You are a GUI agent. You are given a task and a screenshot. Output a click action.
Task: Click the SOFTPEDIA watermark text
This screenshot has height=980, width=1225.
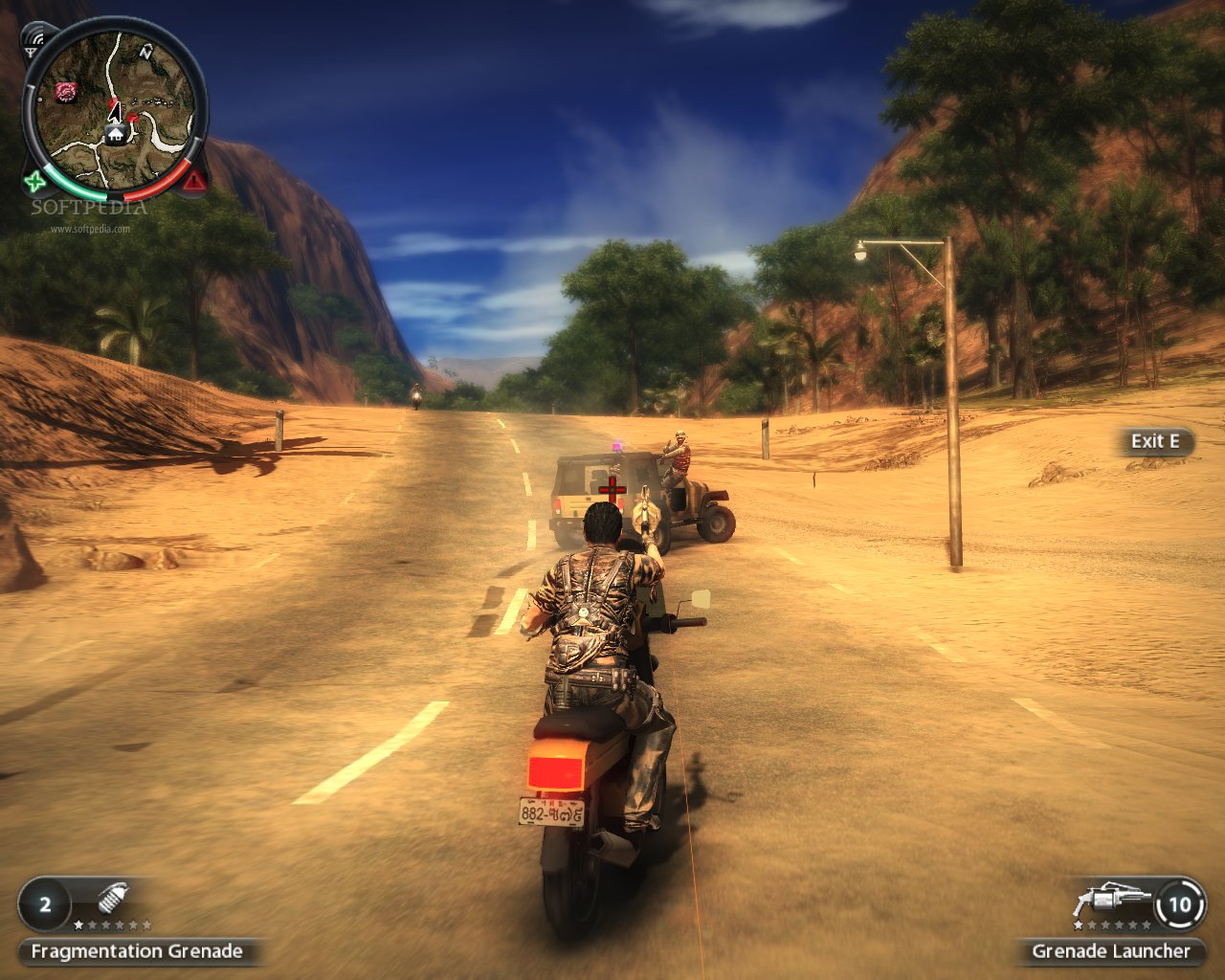pyautogui.click(x=90, y=207)
